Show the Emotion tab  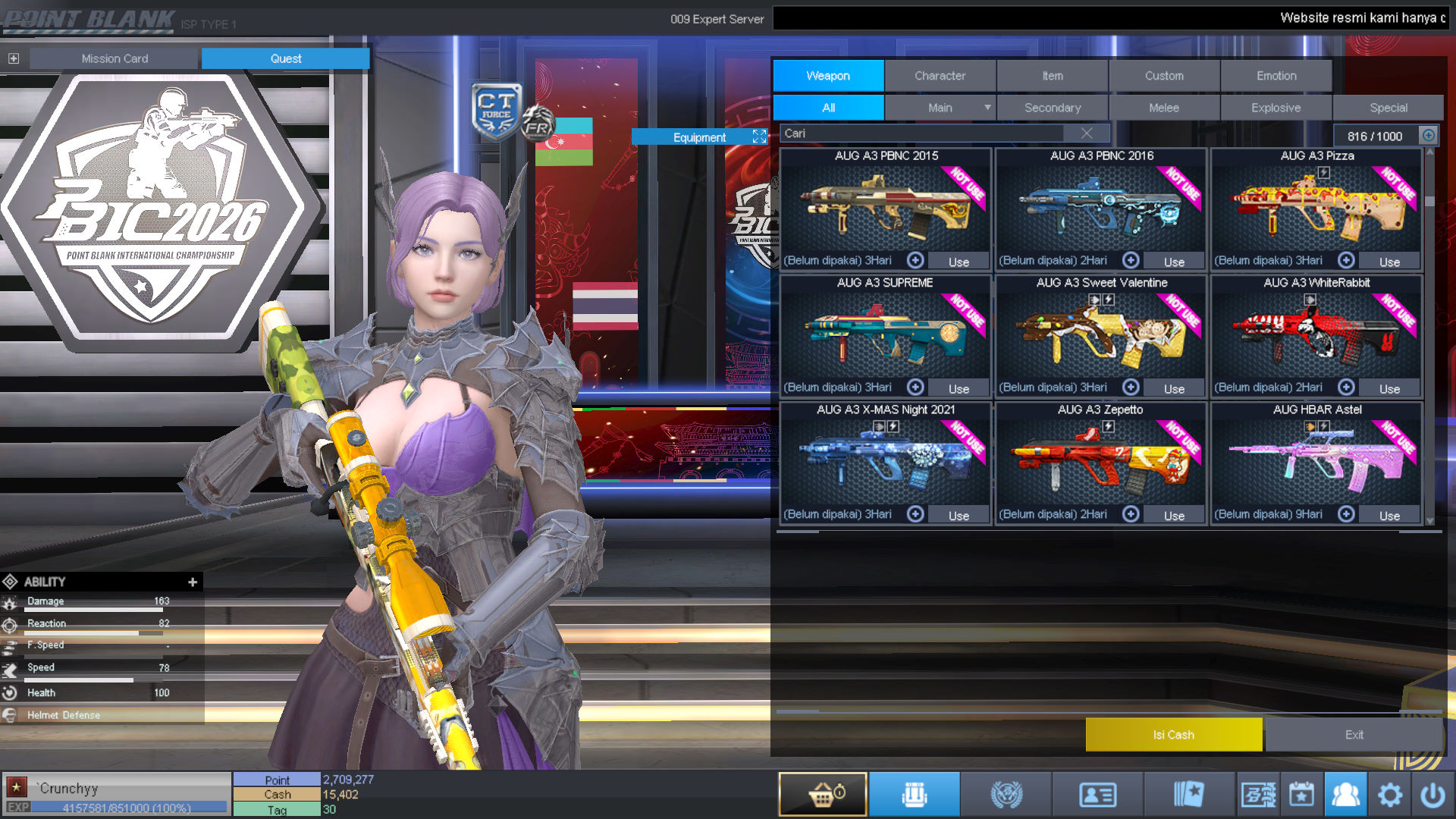click(x=1276, y=76)
